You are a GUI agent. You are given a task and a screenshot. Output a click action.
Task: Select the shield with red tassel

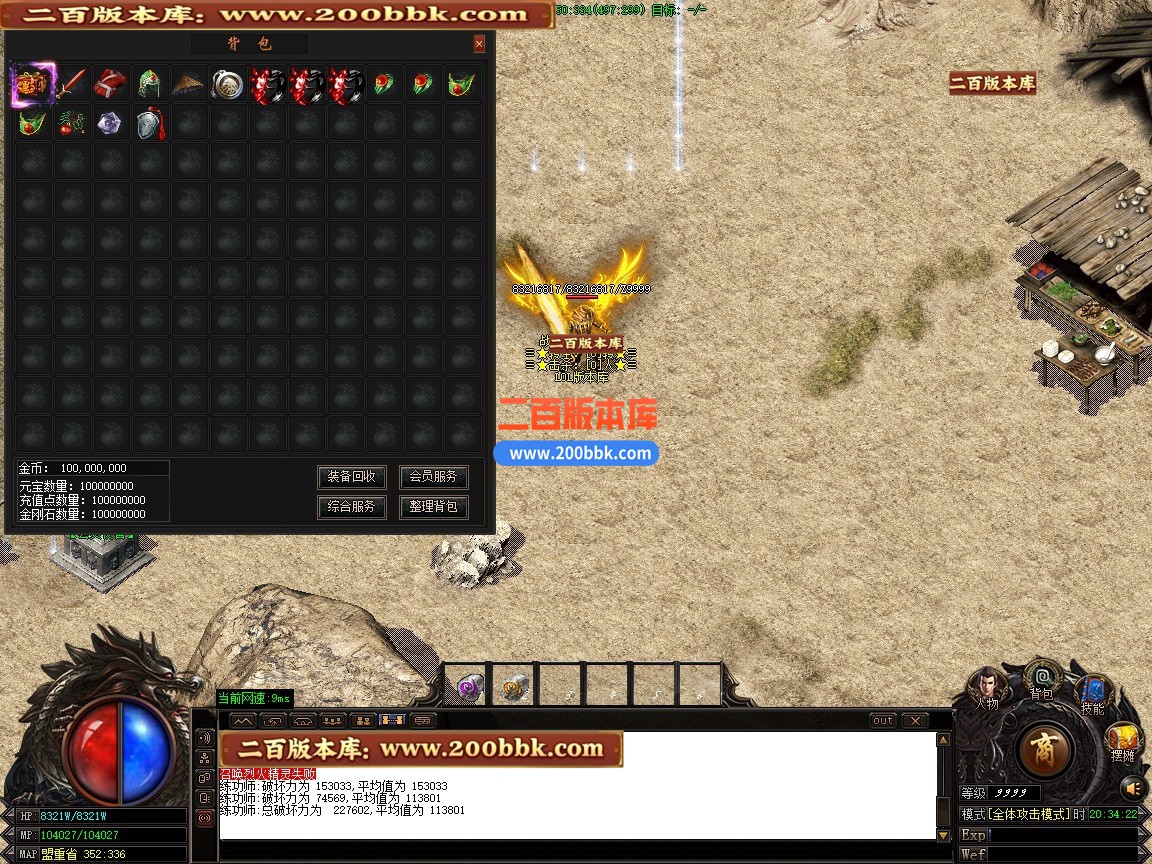[150, 124]
